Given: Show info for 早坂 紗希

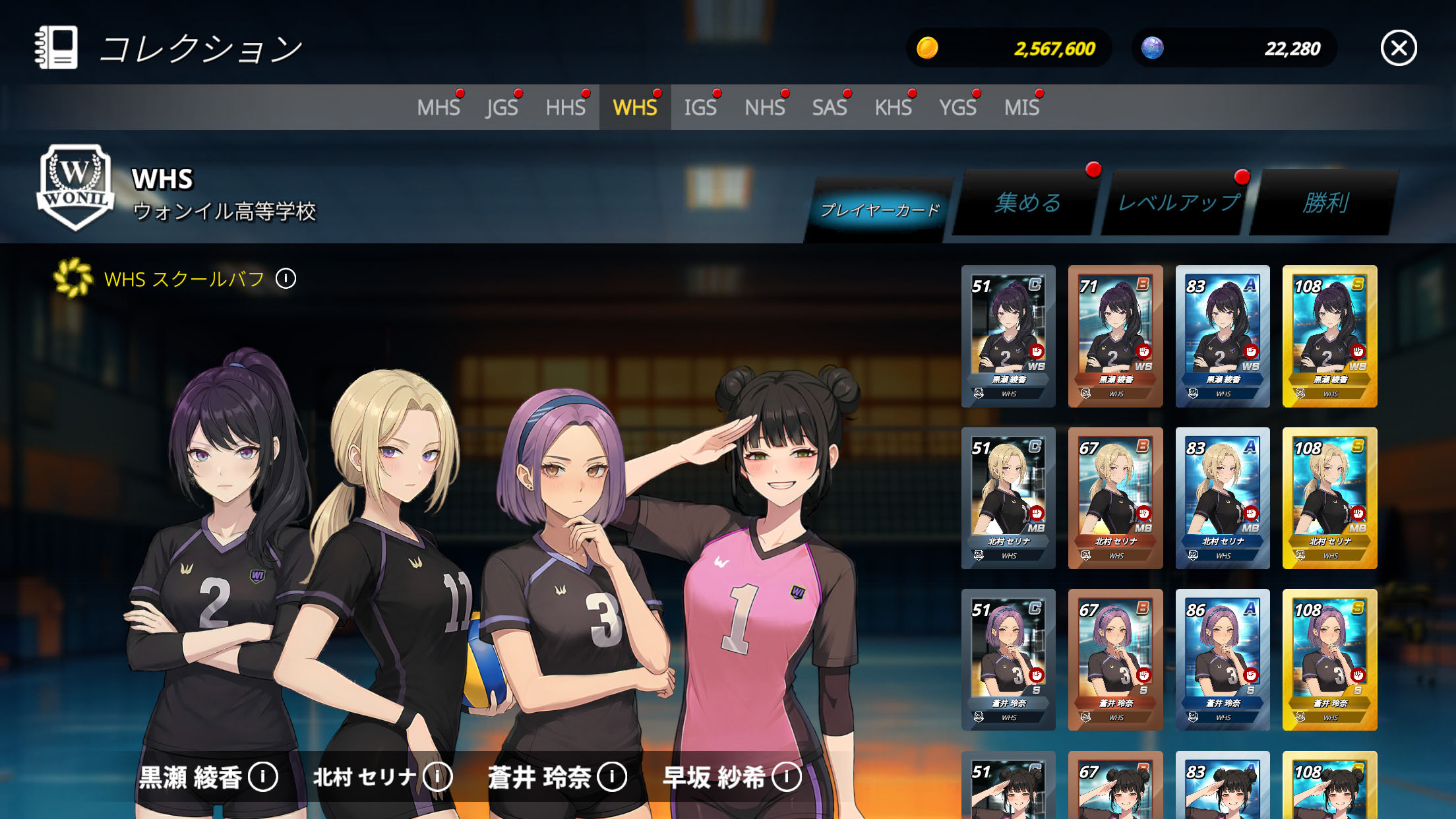Looking at the screenshot, I should click(x=786, y=777).
